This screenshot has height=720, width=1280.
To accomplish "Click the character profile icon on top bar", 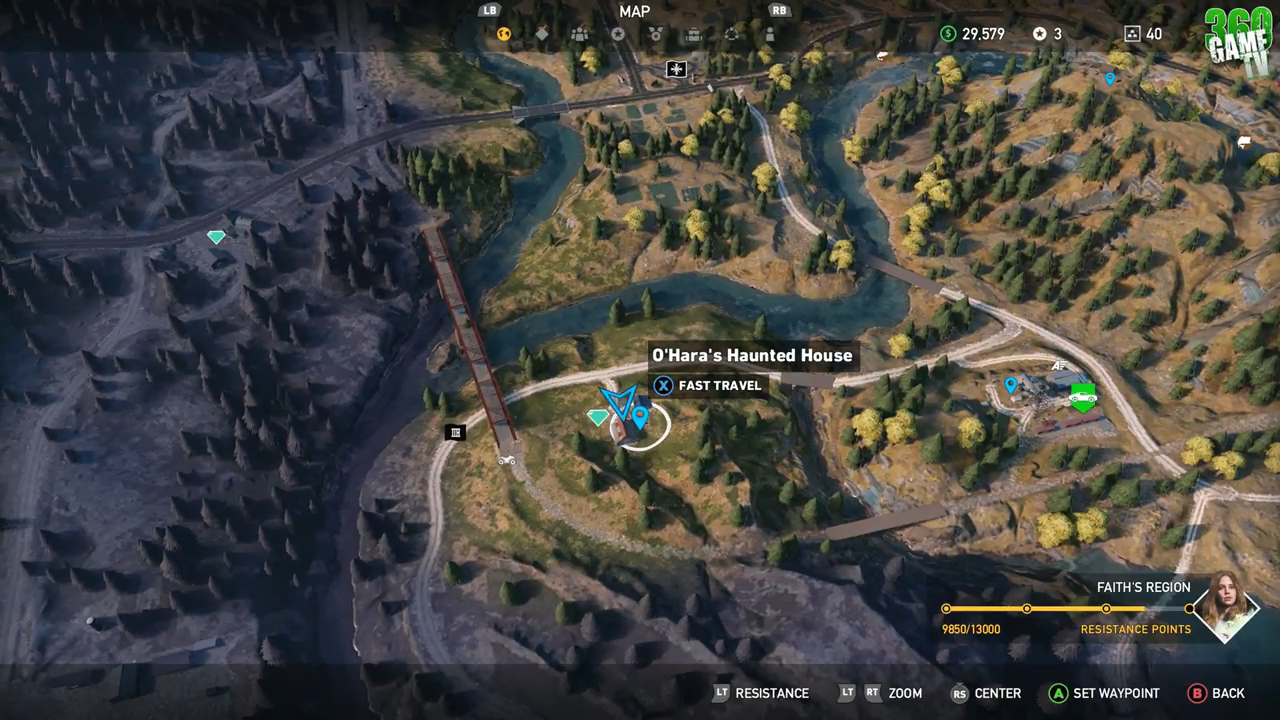I will (x=770, y=34).
